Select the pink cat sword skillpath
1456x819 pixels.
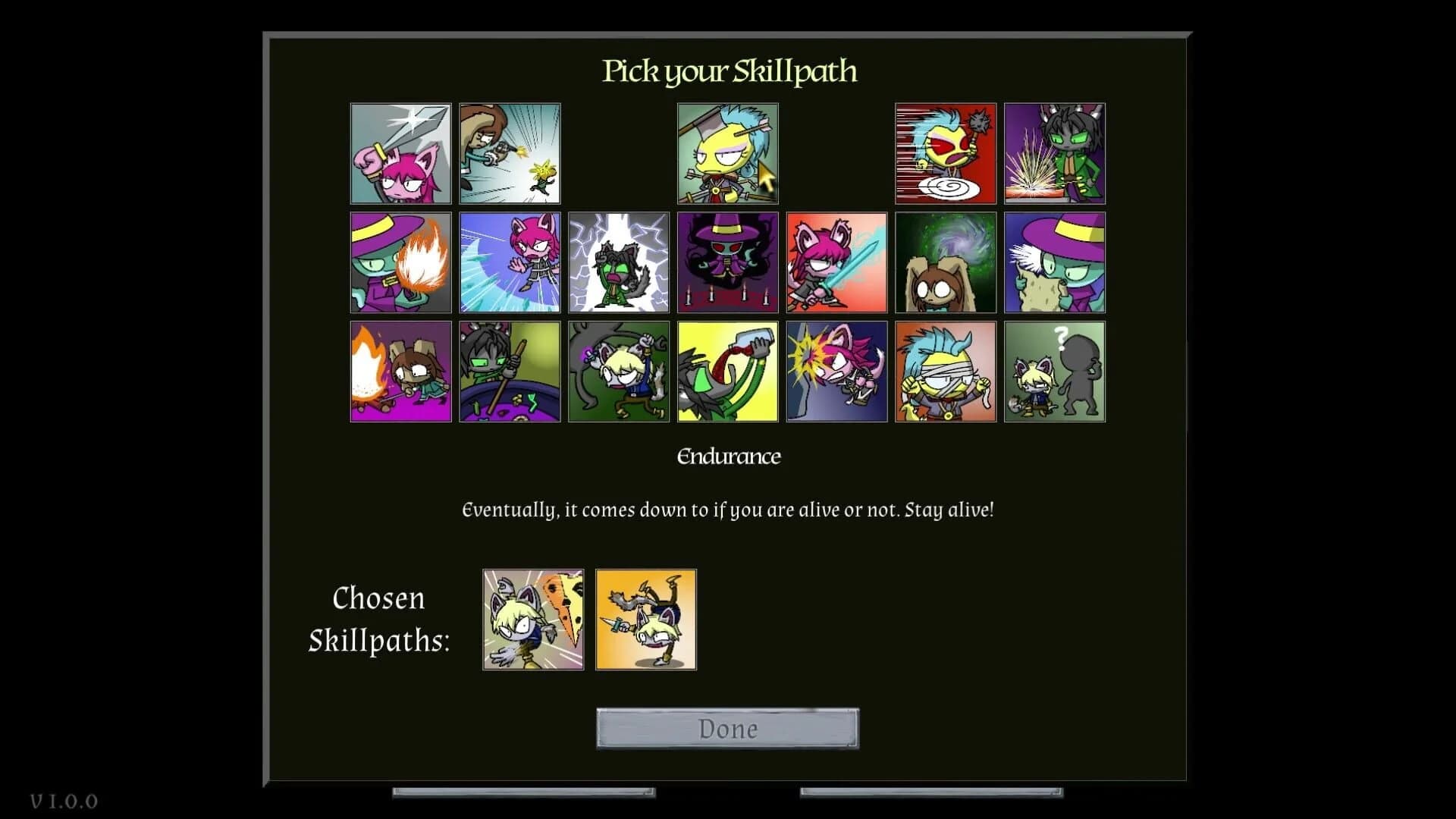(x=401, y=153)
